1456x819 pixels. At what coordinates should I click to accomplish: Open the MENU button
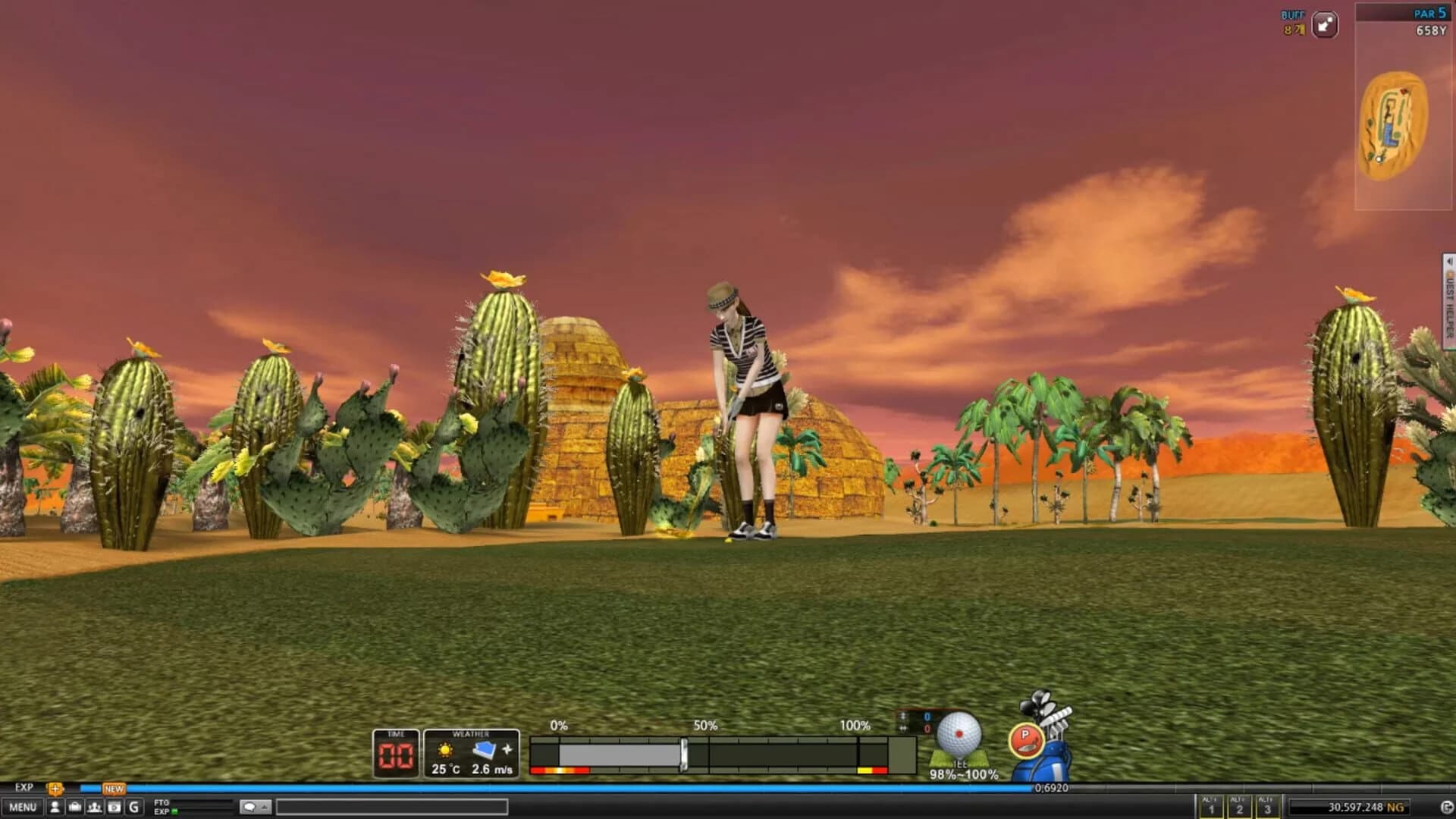click(x=23, y=807)
